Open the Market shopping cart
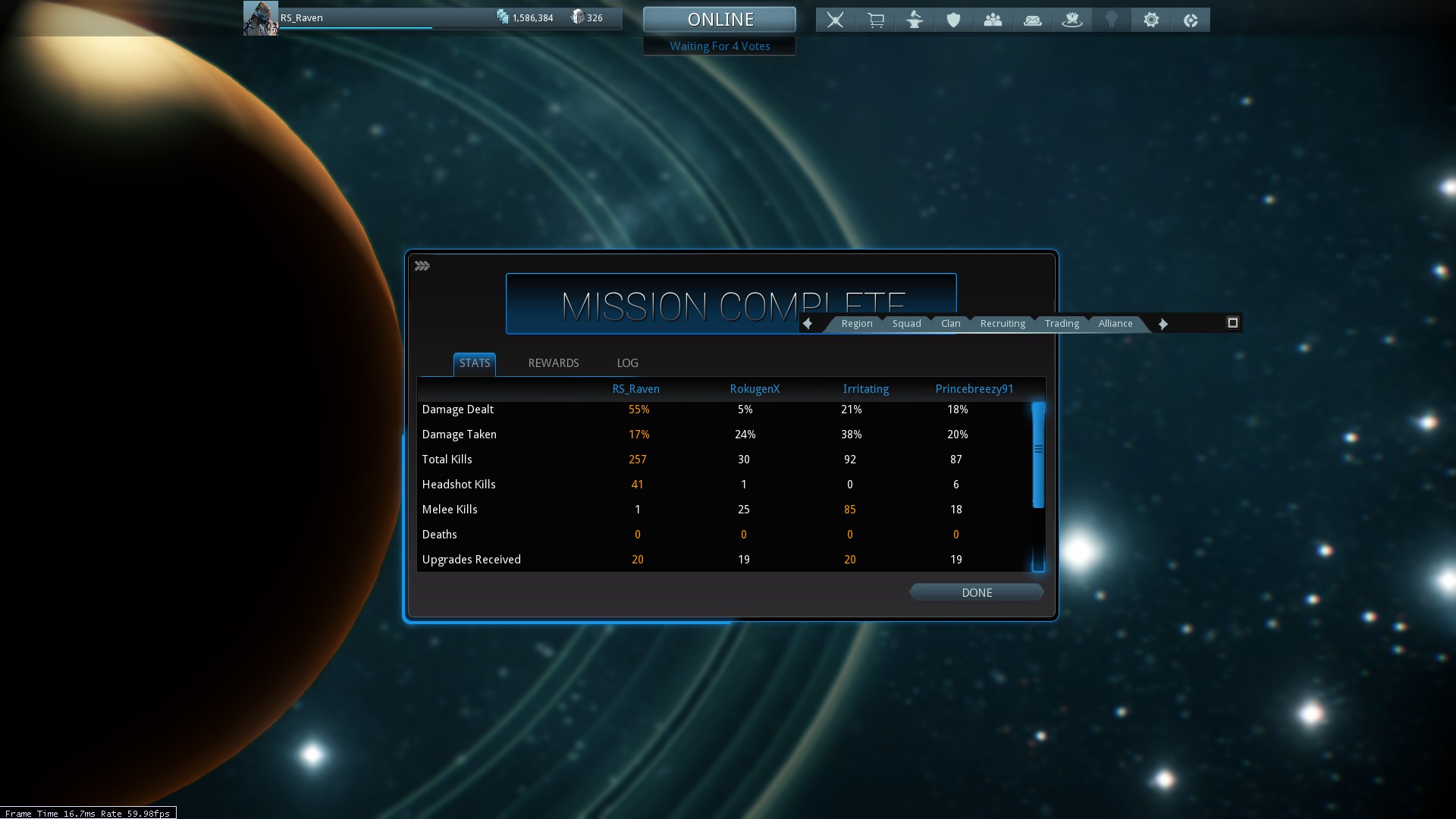 click(875, 20)
